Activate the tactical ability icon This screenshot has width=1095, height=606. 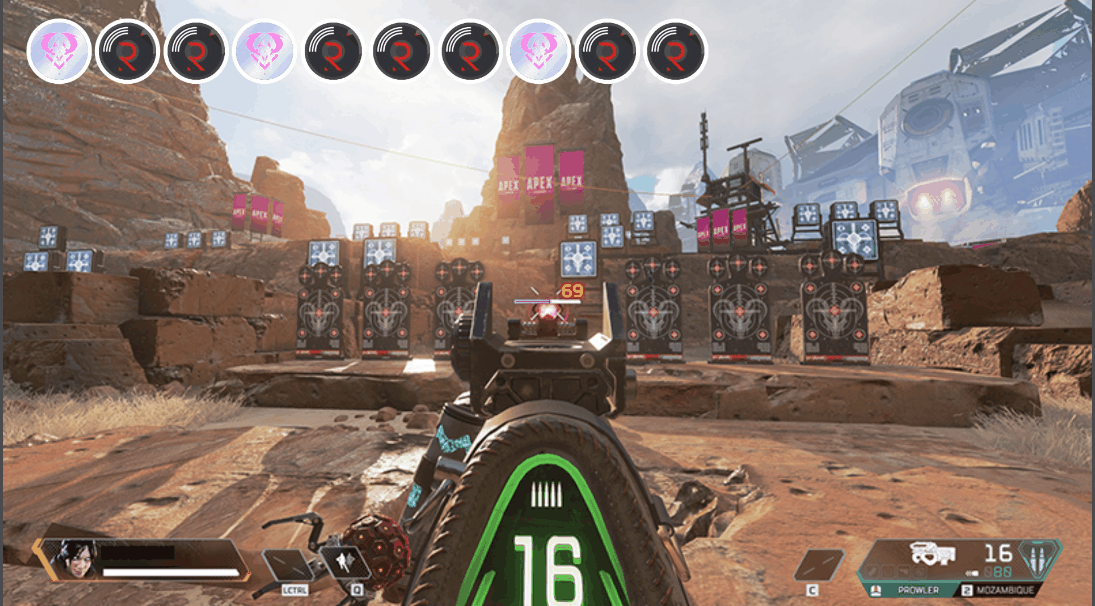click(x=344, y=564)
